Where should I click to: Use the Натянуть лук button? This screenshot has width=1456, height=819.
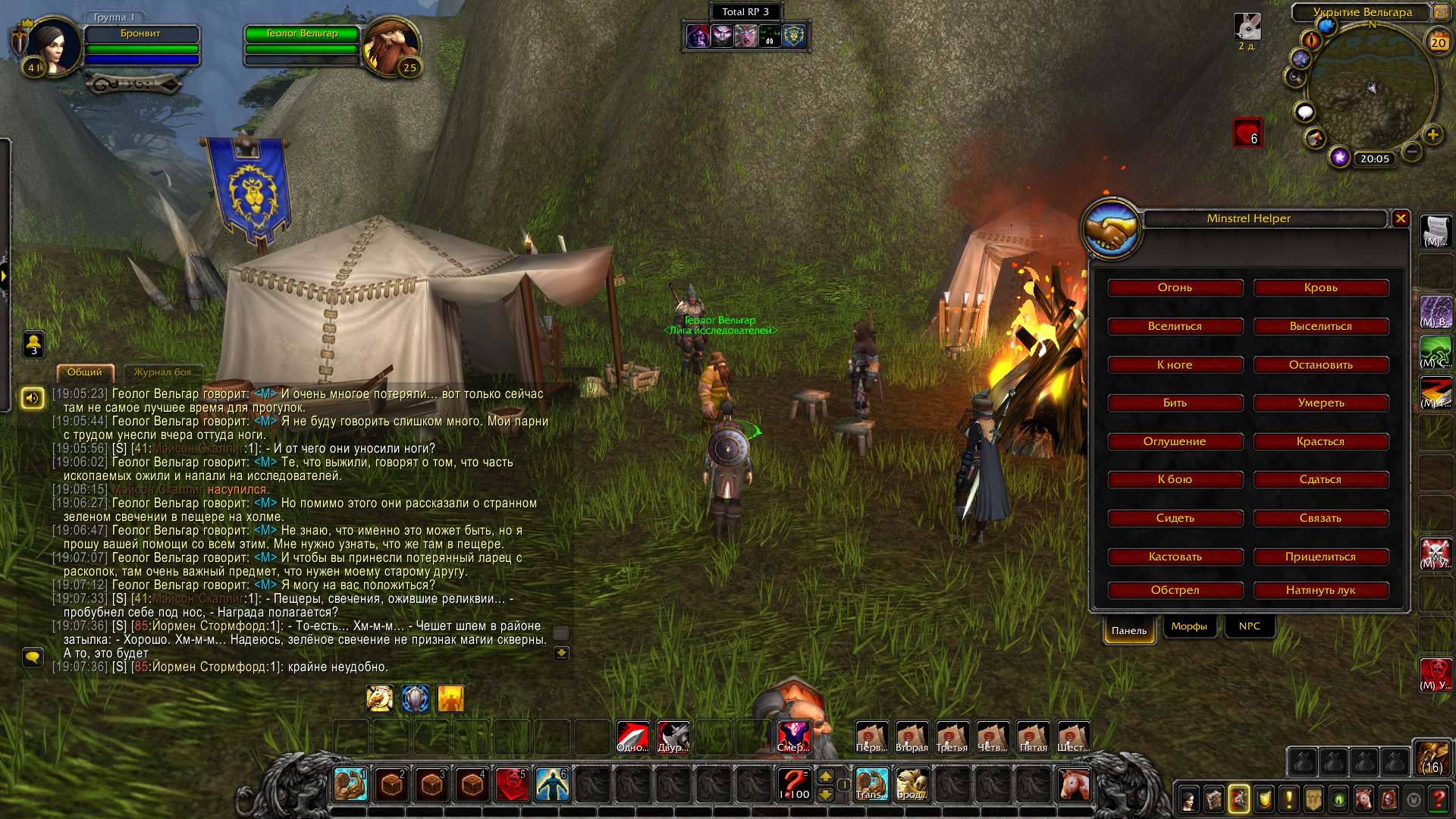(1320, 591)
